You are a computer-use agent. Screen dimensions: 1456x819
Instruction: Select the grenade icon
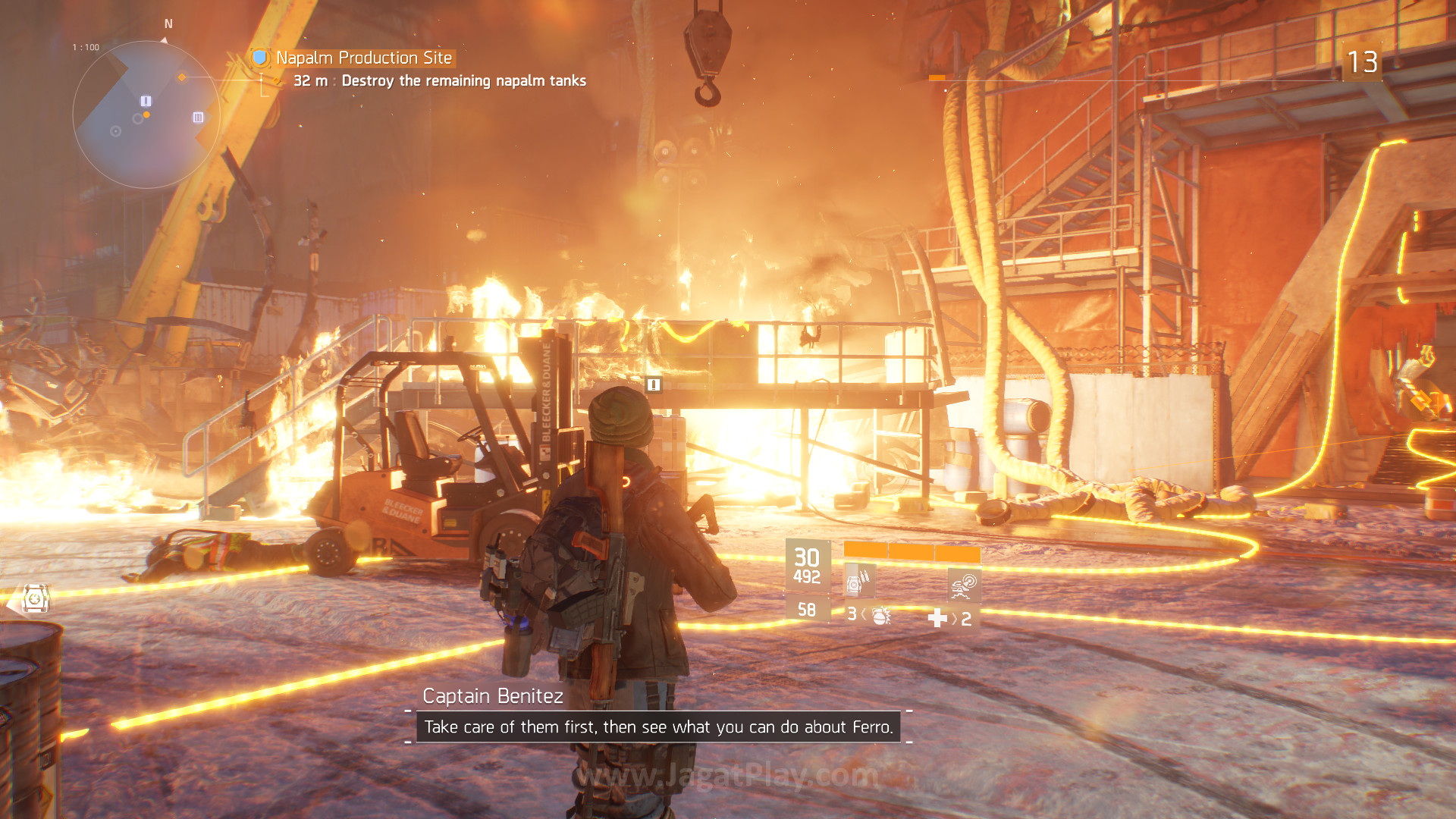(880, 615)
